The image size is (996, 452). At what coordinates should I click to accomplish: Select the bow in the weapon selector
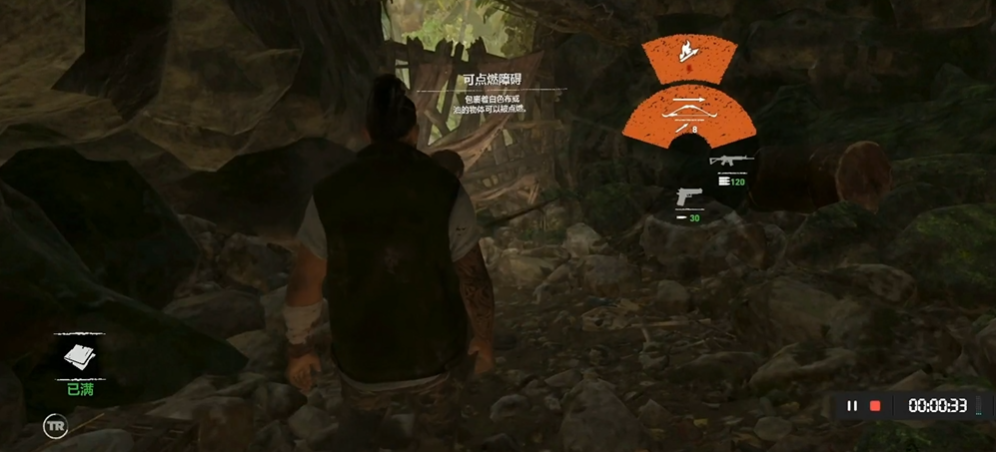point(688,112)
